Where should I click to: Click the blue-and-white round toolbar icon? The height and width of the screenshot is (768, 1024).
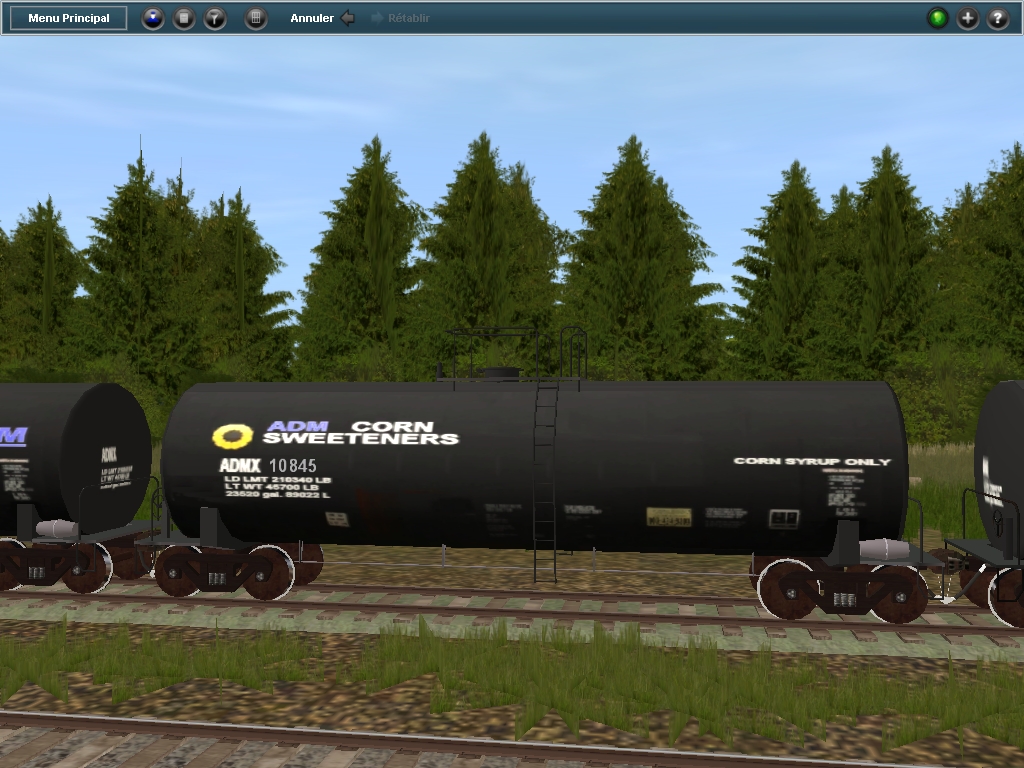[x=153, y=18]
